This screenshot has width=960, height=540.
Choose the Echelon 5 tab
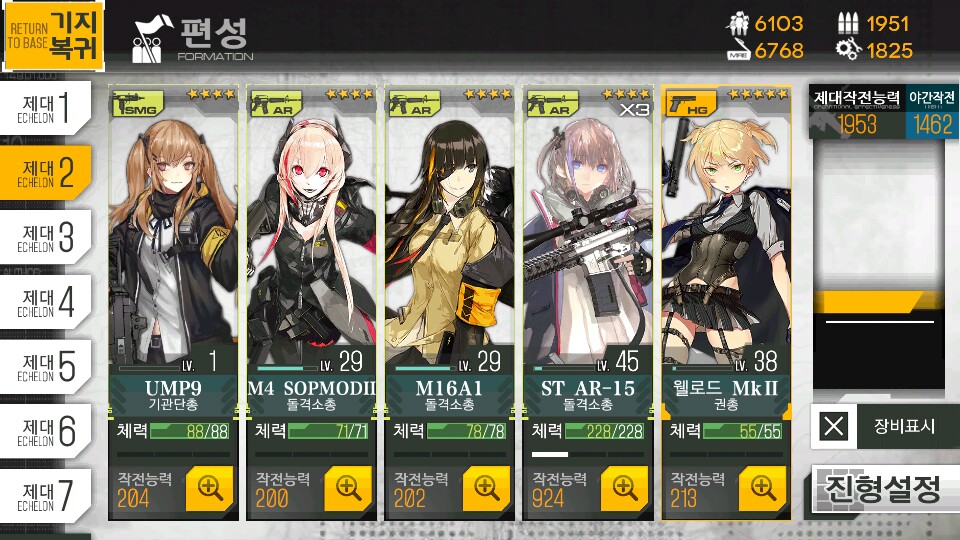point(50,366)
